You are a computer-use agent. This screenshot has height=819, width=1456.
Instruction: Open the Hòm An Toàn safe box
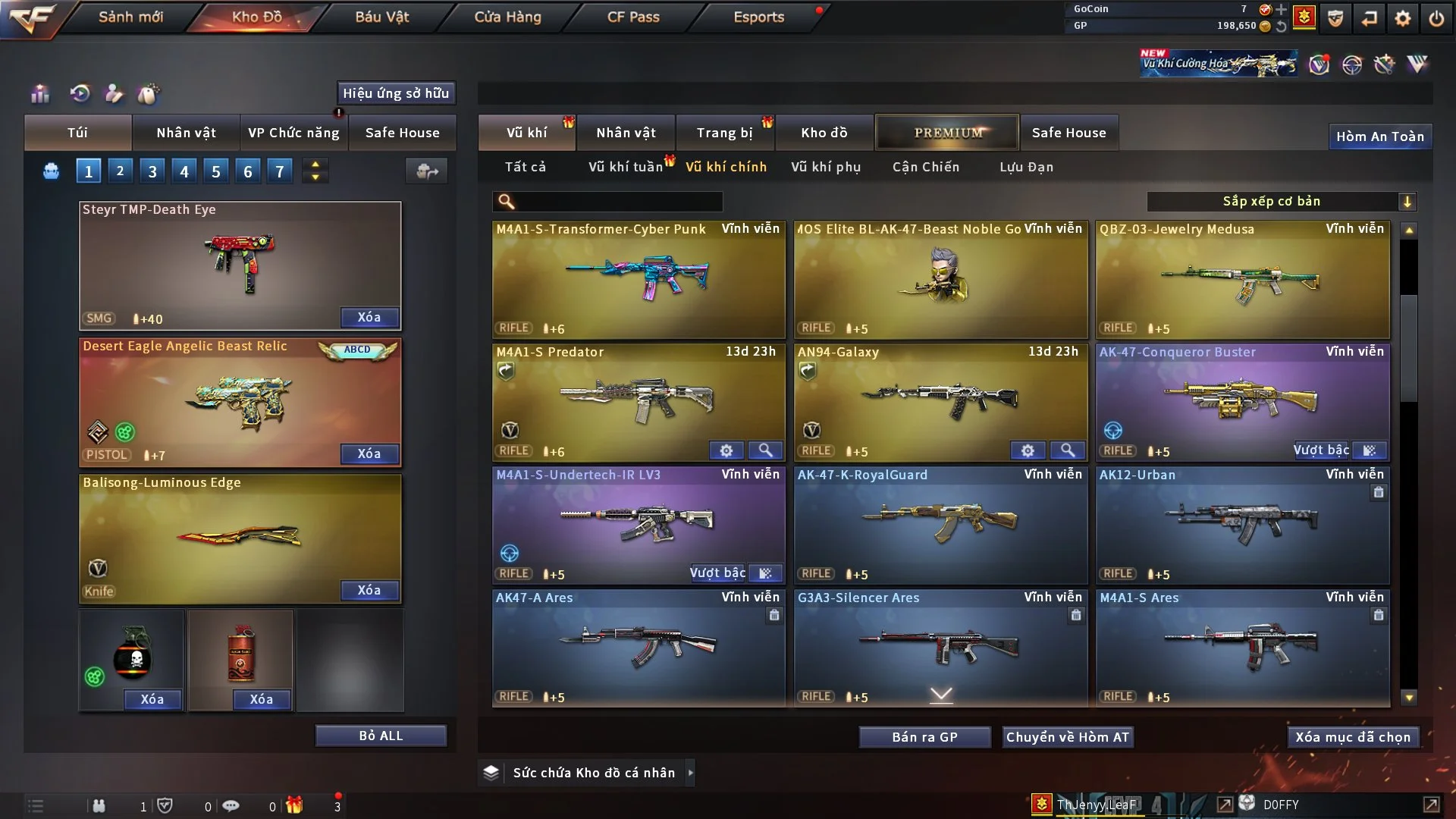1379,136
